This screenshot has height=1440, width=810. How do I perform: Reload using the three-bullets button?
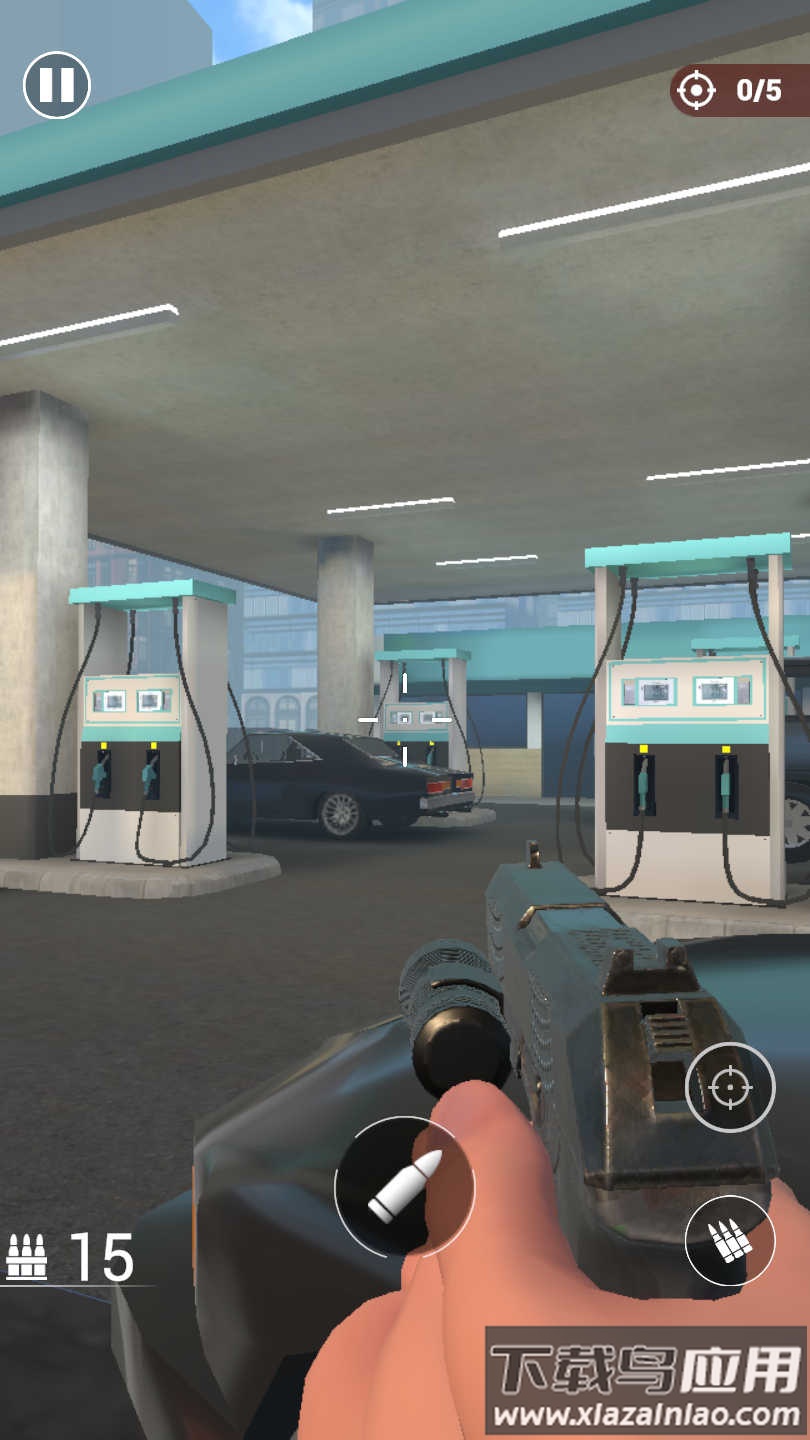pyautogui.click(x=730, y=1240)
